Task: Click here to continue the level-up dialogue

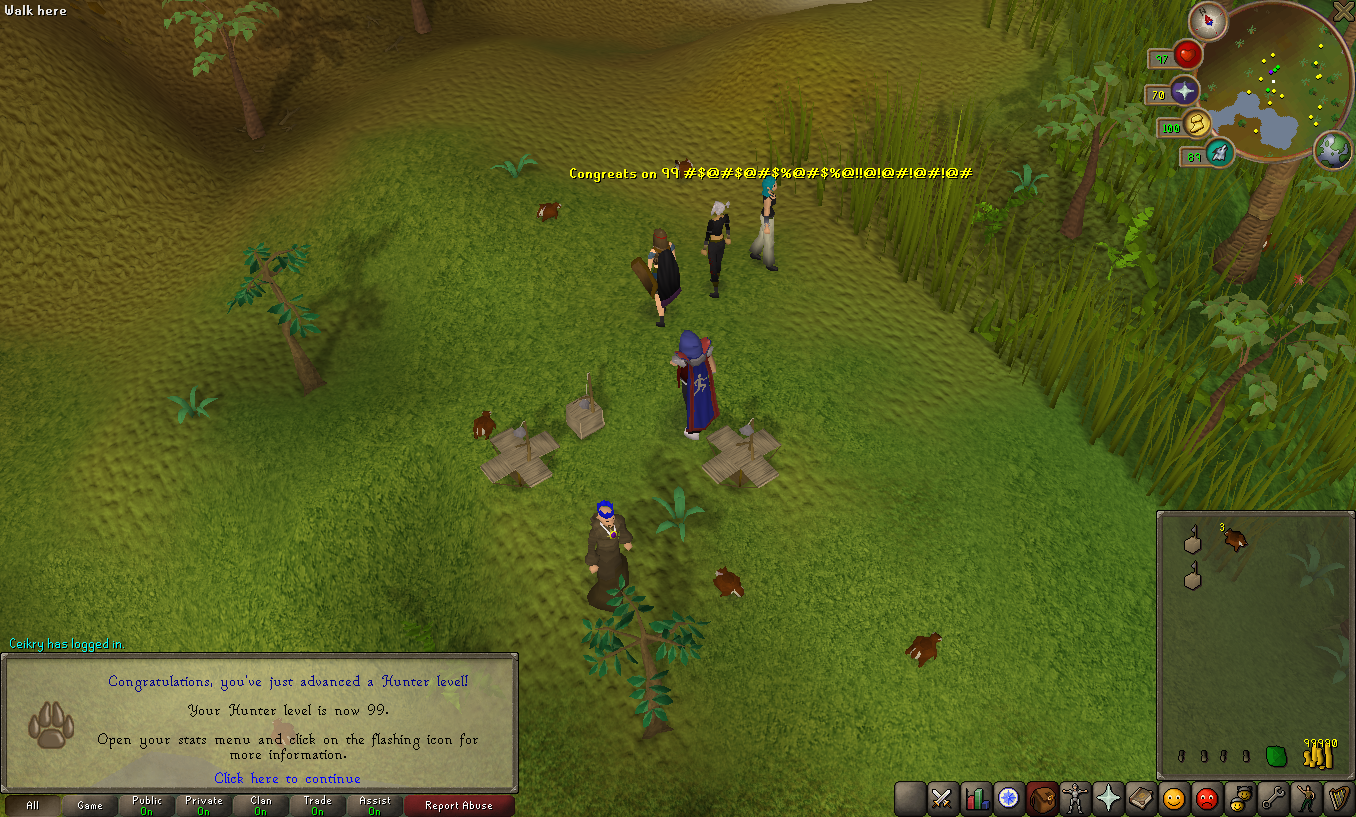Action: pos(287,778)
